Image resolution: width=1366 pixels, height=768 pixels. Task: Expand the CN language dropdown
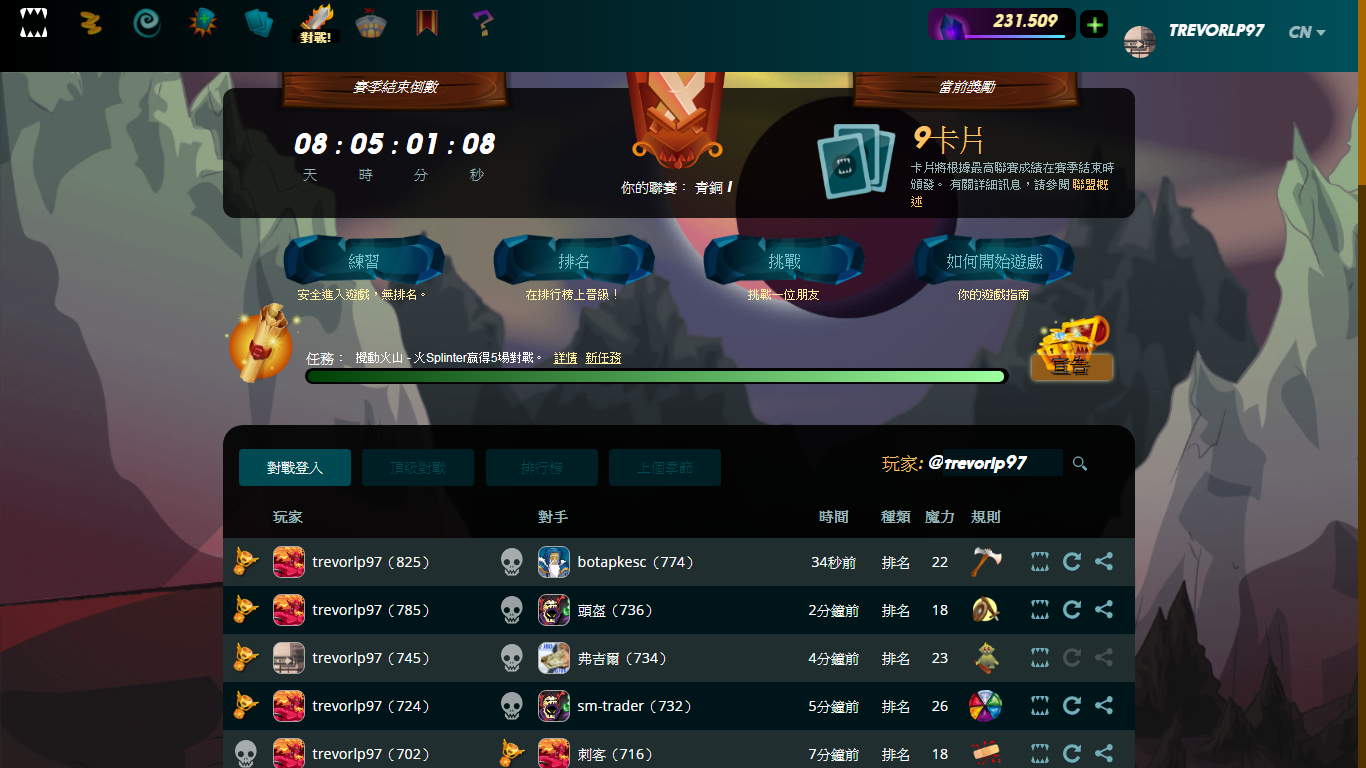pos(1305,32)
